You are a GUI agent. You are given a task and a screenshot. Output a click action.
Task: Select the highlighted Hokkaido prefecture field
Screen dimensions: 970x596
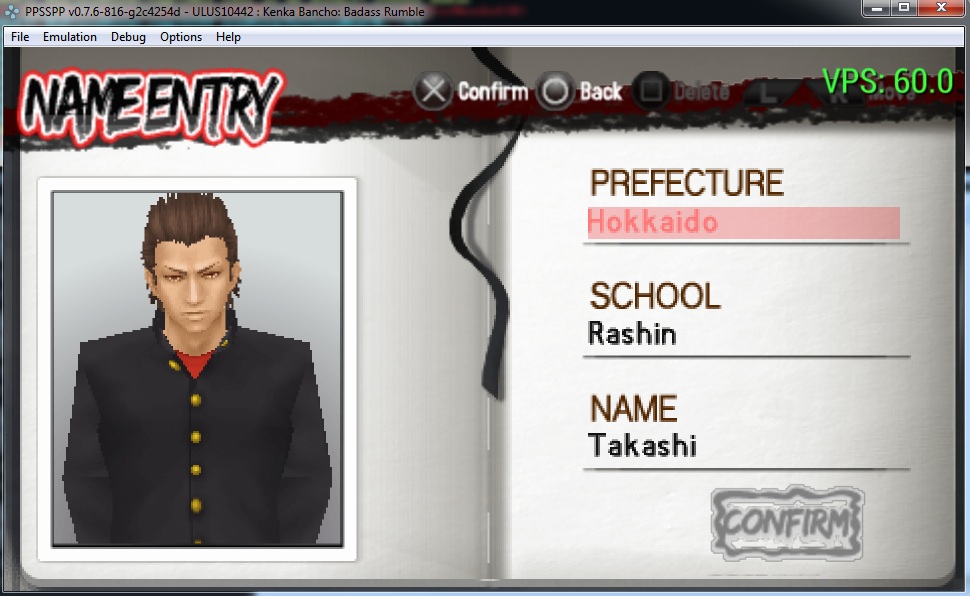point(743,222)
